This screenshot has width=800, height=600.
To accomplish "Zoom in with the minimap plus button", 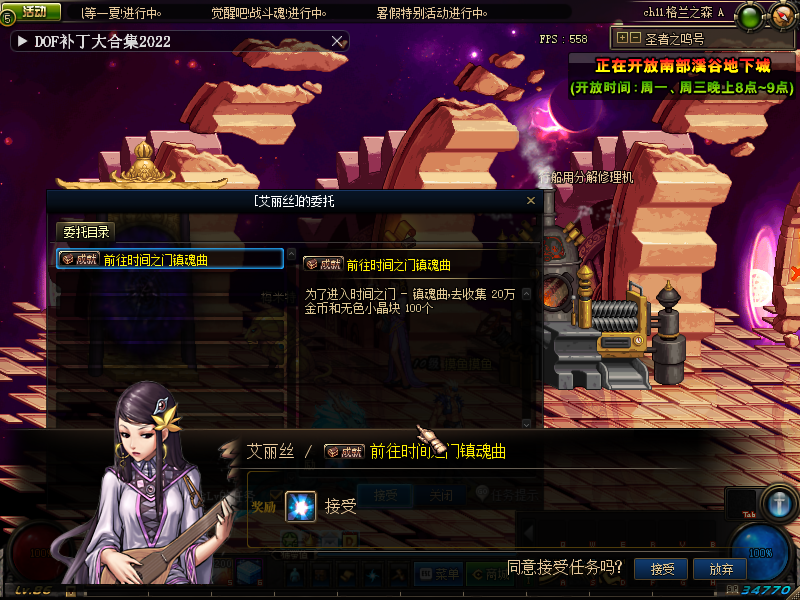I will 622,38.
